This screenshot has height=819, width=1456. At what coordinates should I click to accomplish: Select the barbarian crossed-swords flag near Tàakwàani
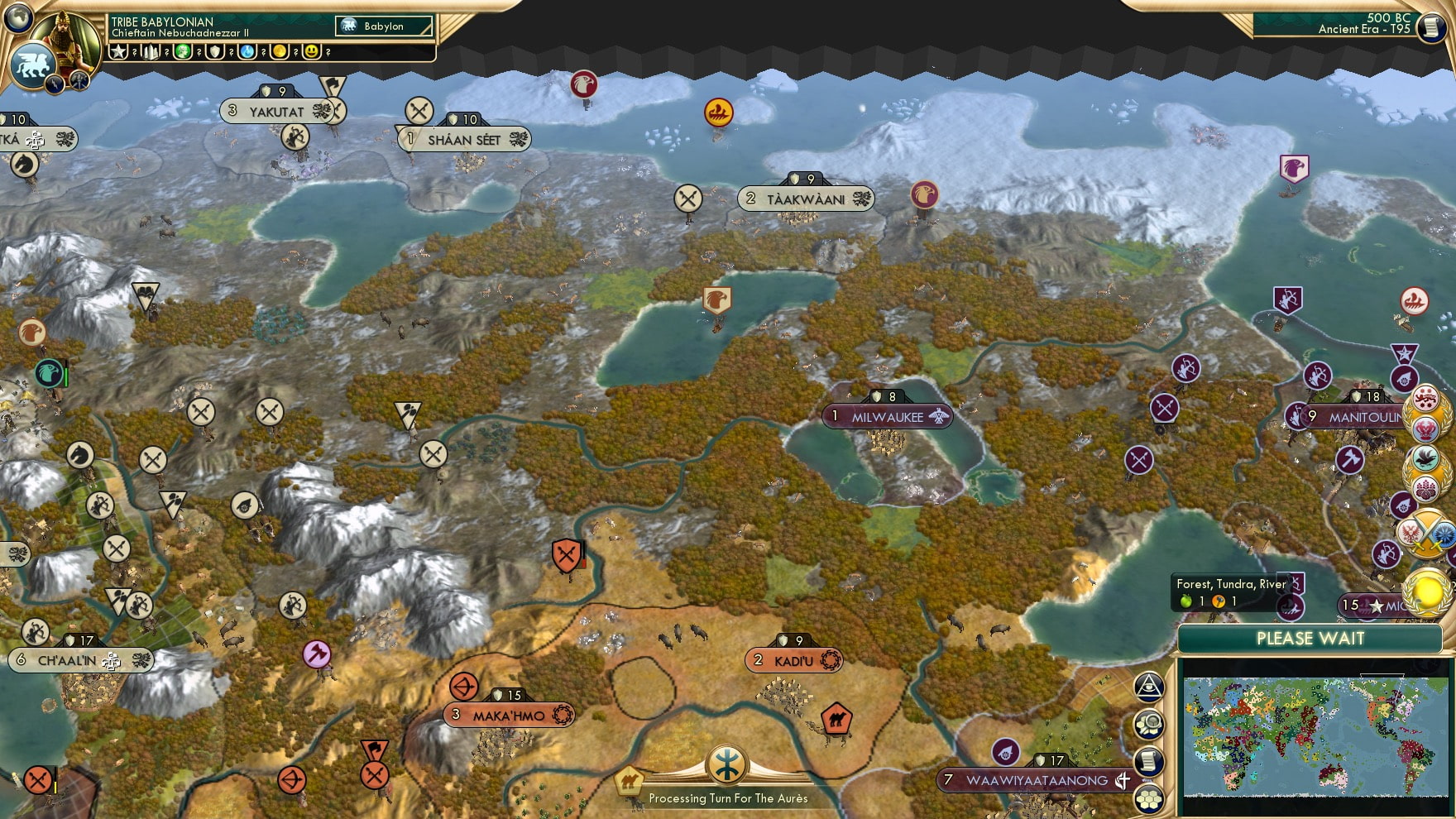coord(688,199)
